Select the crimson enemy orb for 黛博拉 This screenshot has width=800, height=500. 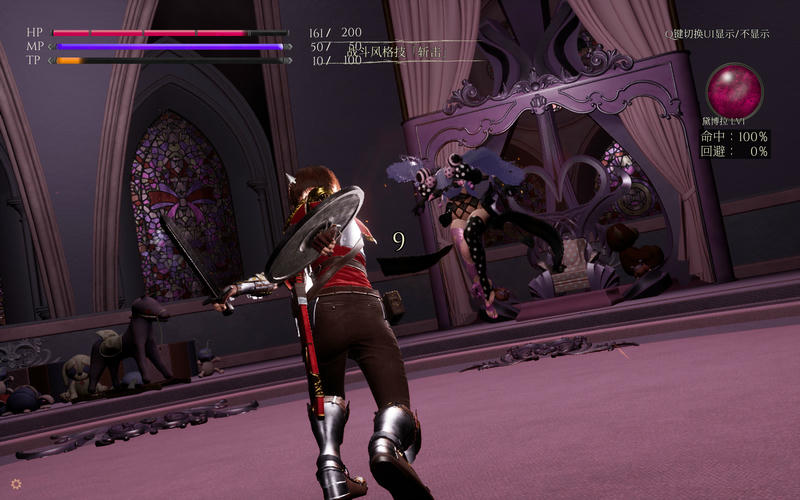[x=735, y=90]
